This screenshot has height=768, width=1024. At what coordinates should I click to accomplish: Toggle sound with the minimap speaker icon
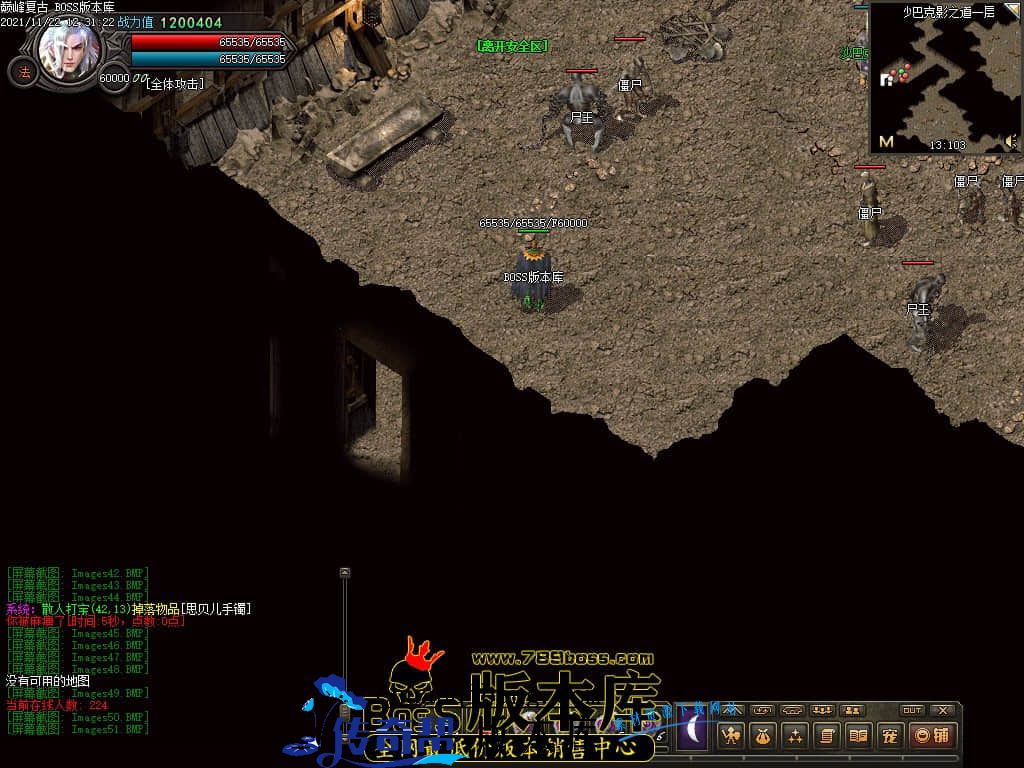[1011, 142]
